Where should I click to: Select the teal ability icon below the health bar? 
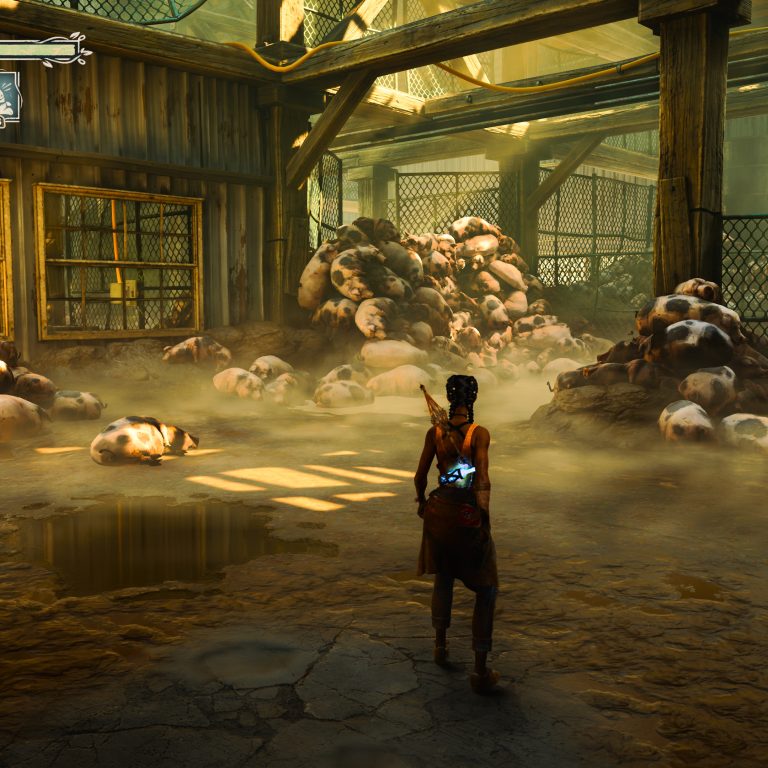click(x=8, y=97)
